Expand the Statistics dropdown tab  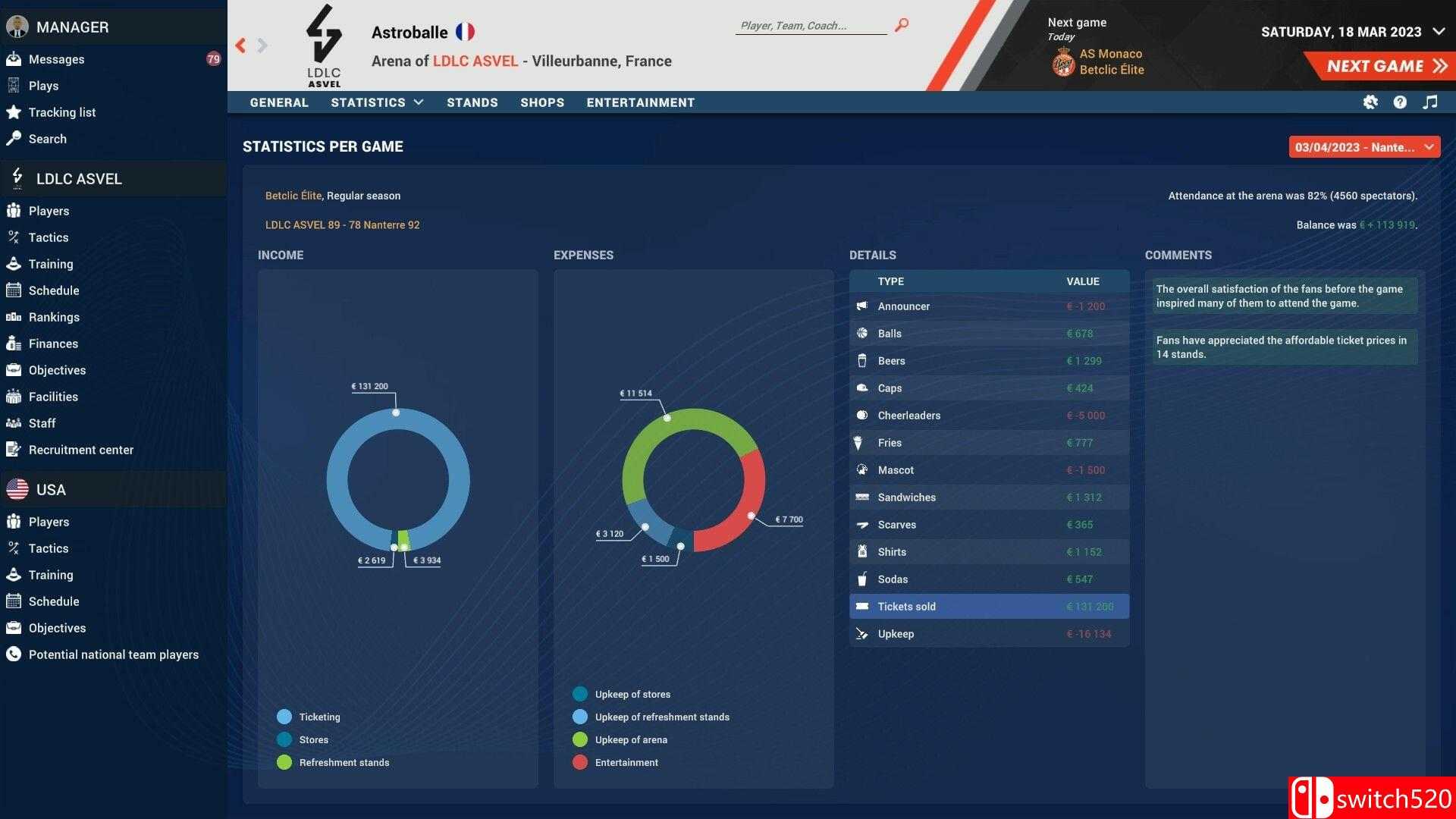[377, 102]
